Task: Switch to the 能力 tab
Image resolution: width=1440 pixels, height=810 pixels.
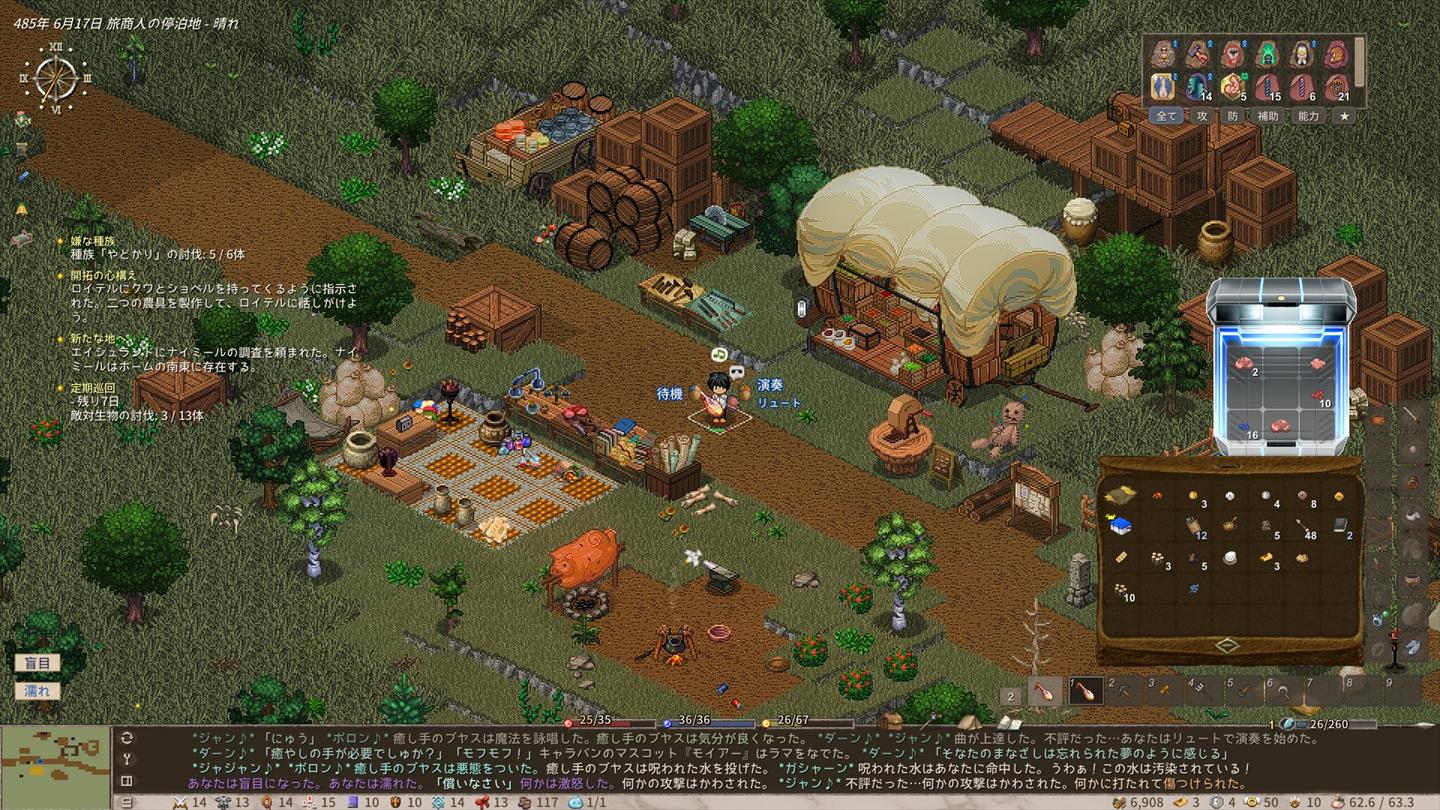Action: pos(1308,116)
